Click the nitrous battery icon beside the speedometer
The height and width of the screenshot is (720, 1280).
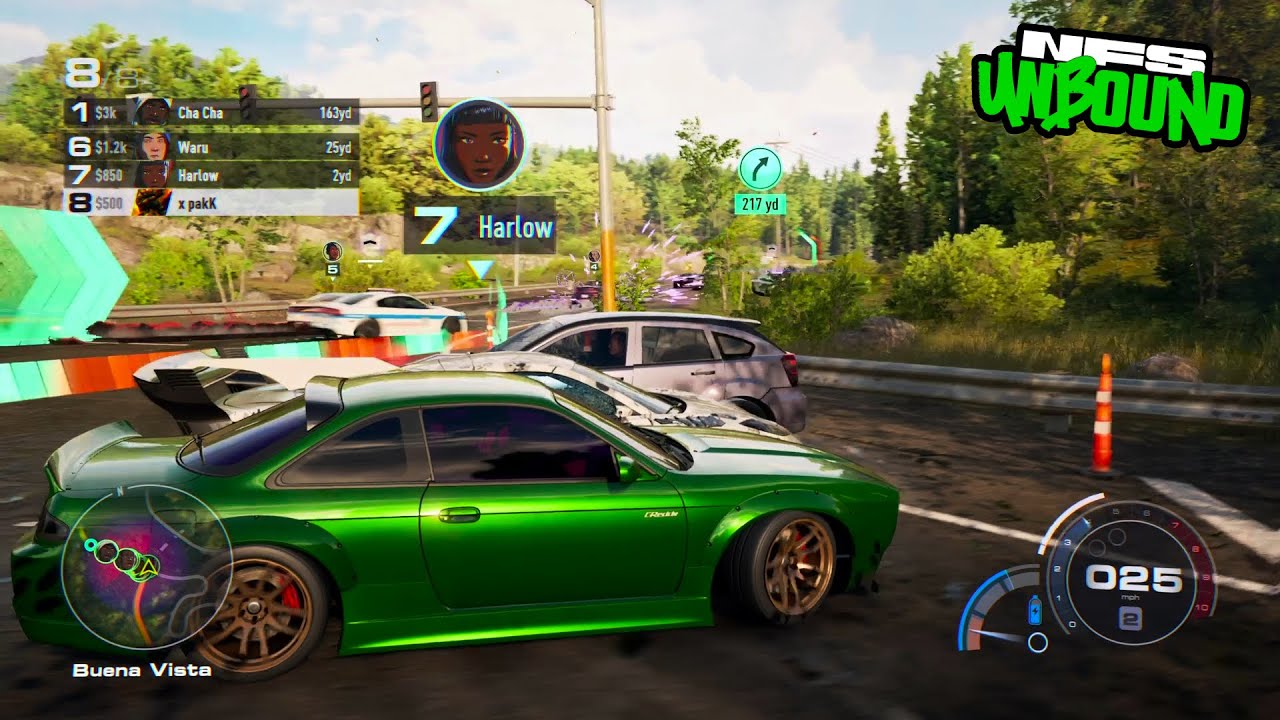coord(1034,610)
